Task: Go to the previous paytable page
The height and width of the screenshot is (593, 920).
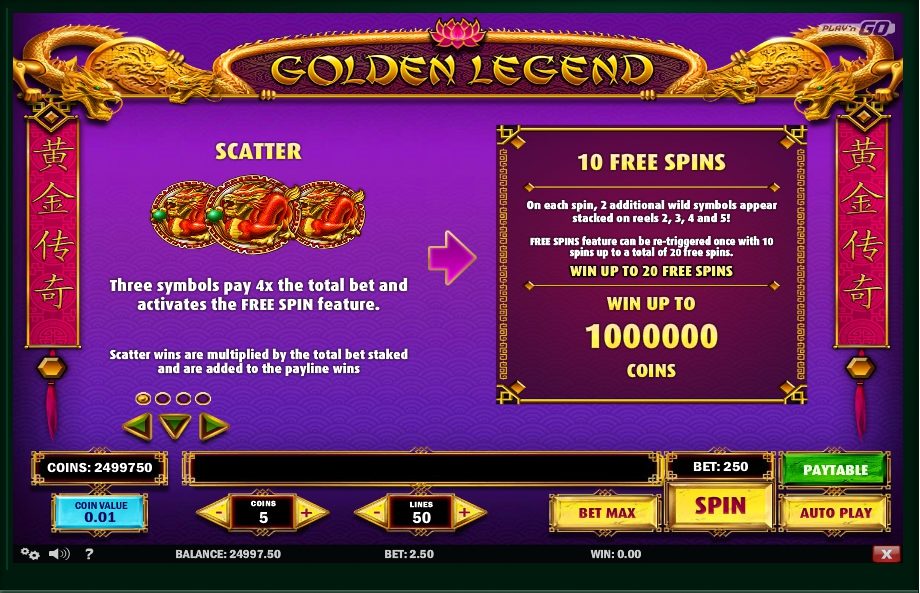Action: click(137, 427)
